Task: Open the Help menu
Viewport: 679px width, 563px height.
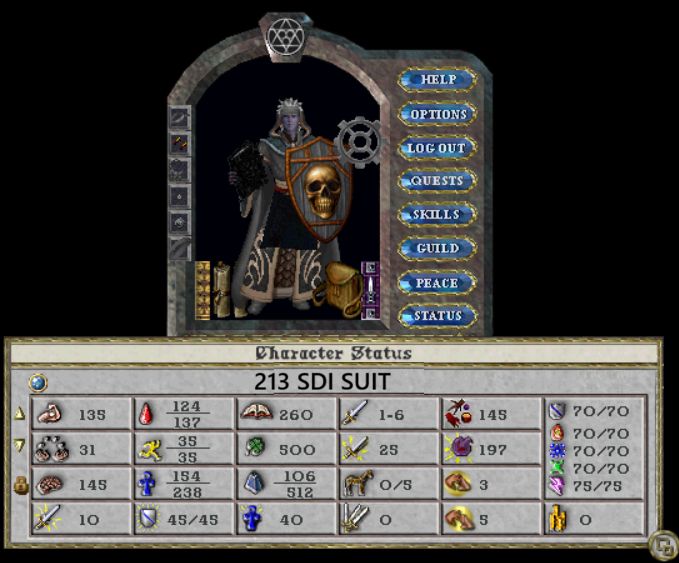Action: tap(437, 80)
